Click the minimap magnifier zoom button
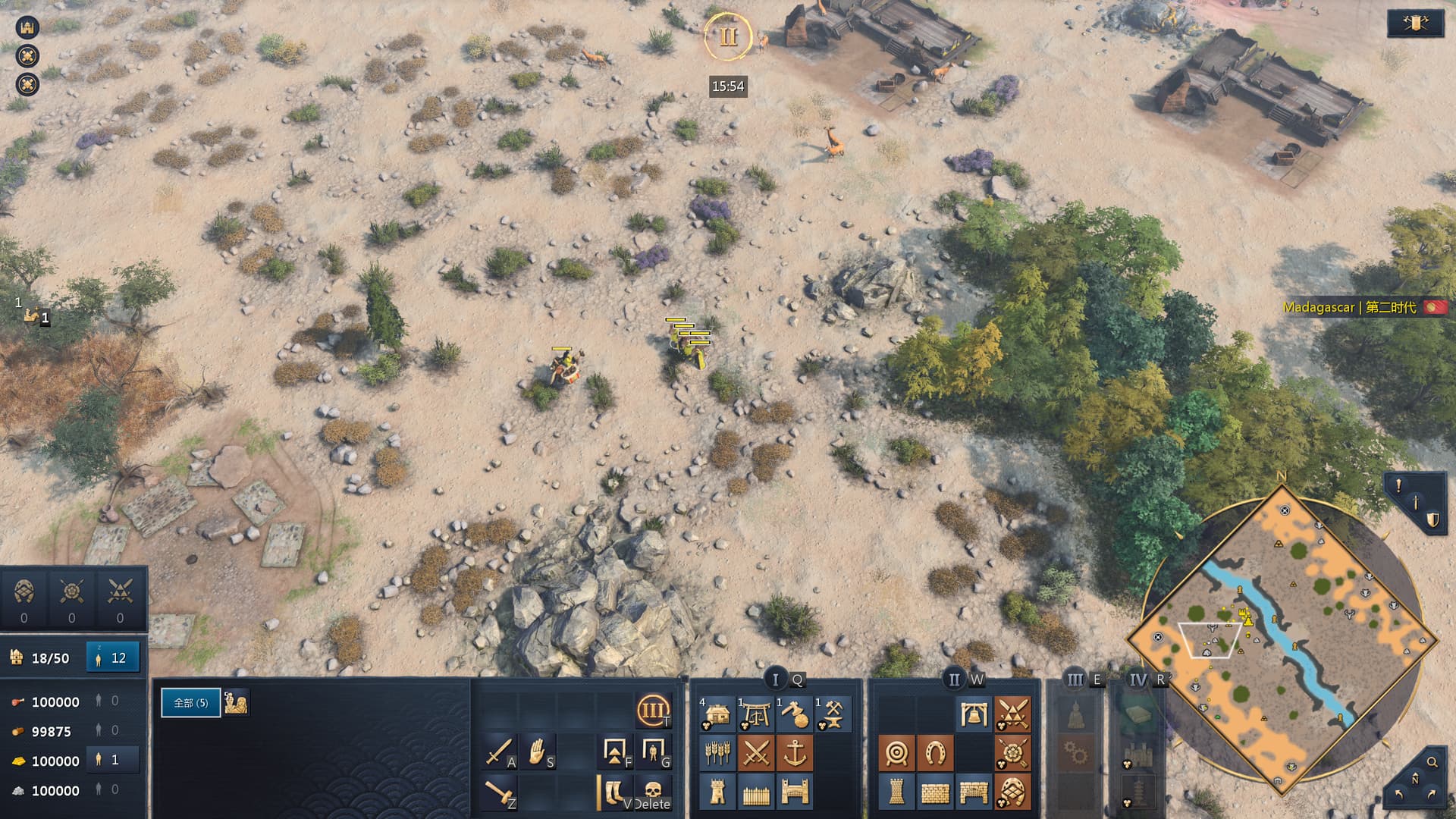1456x819 pixels. click(x=1432, y=762)
